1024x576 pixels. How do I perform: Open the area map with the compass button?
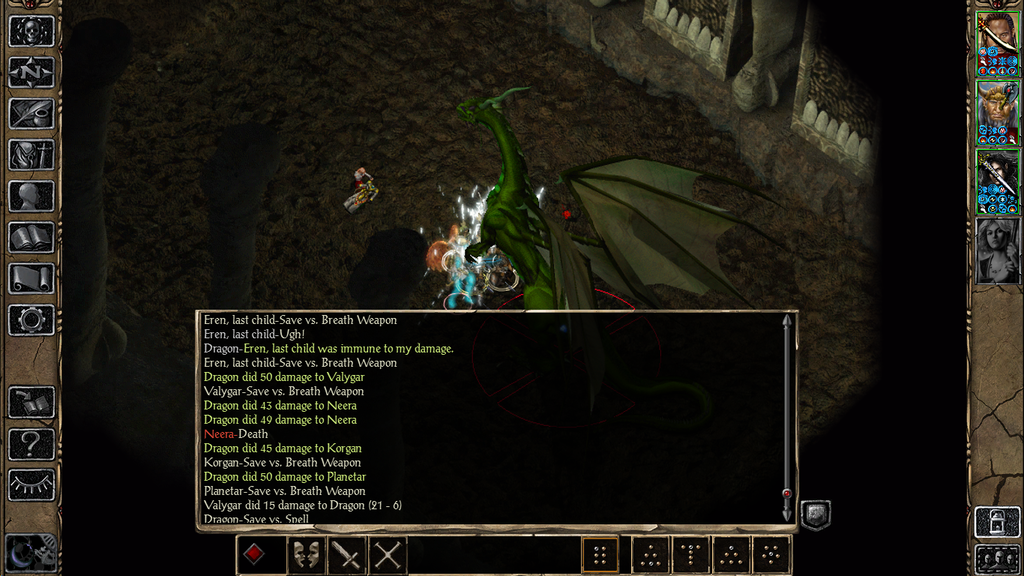(31, 72)
